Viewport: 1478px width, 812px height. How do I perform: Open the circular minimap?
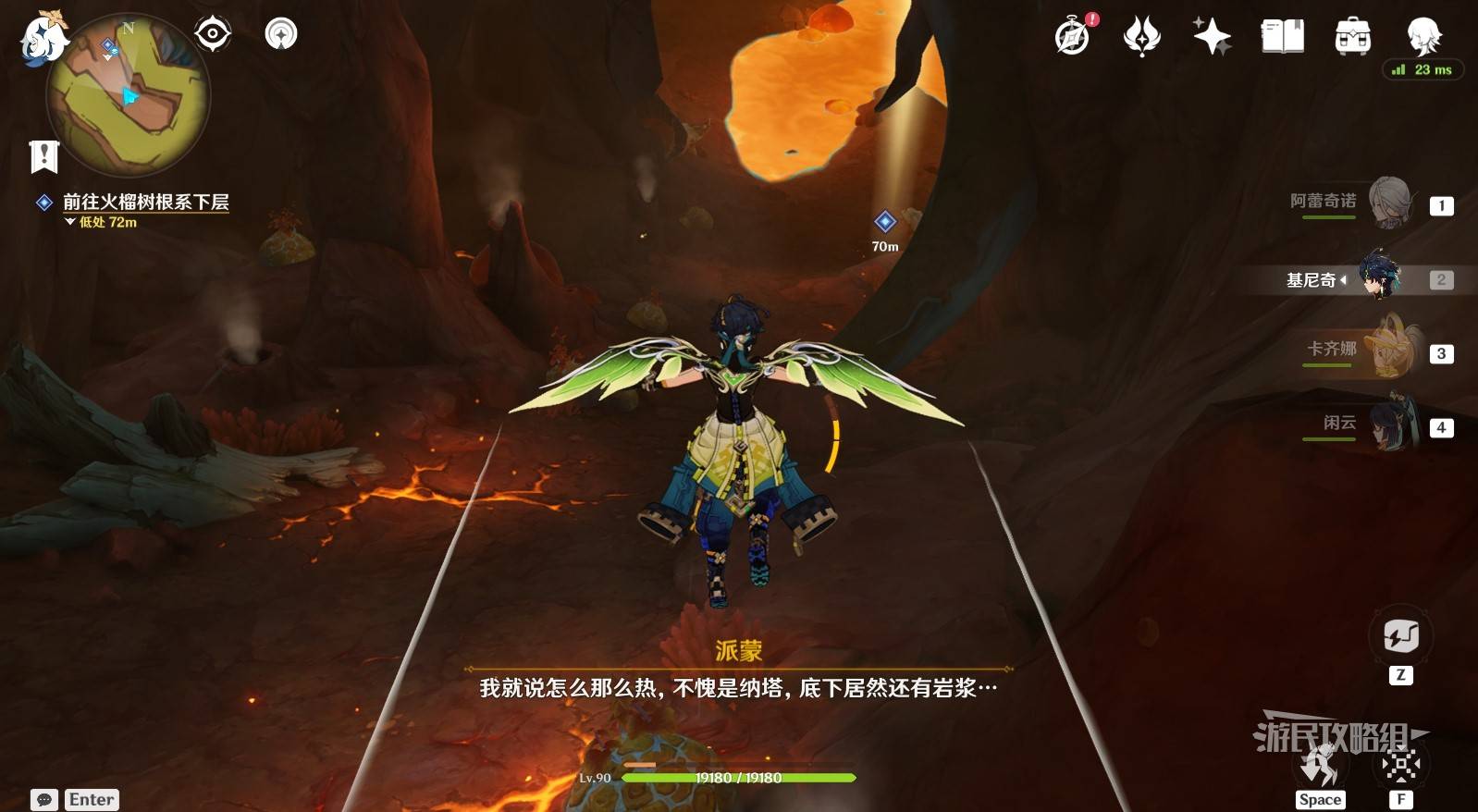pyautogui.click(x=129, y=95)
